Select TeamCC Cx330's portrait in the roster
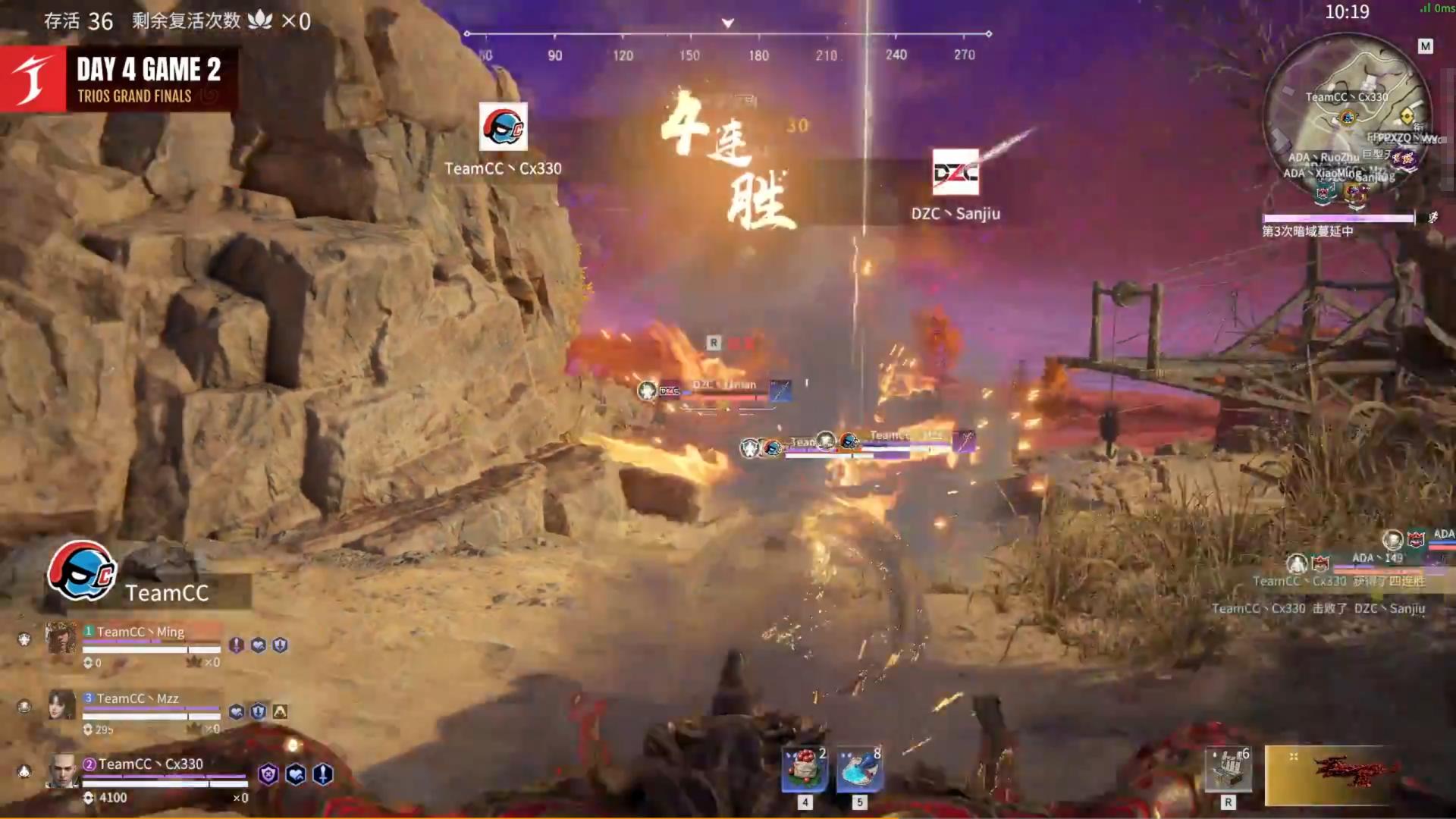1456x819 pixels. [61, 772]
